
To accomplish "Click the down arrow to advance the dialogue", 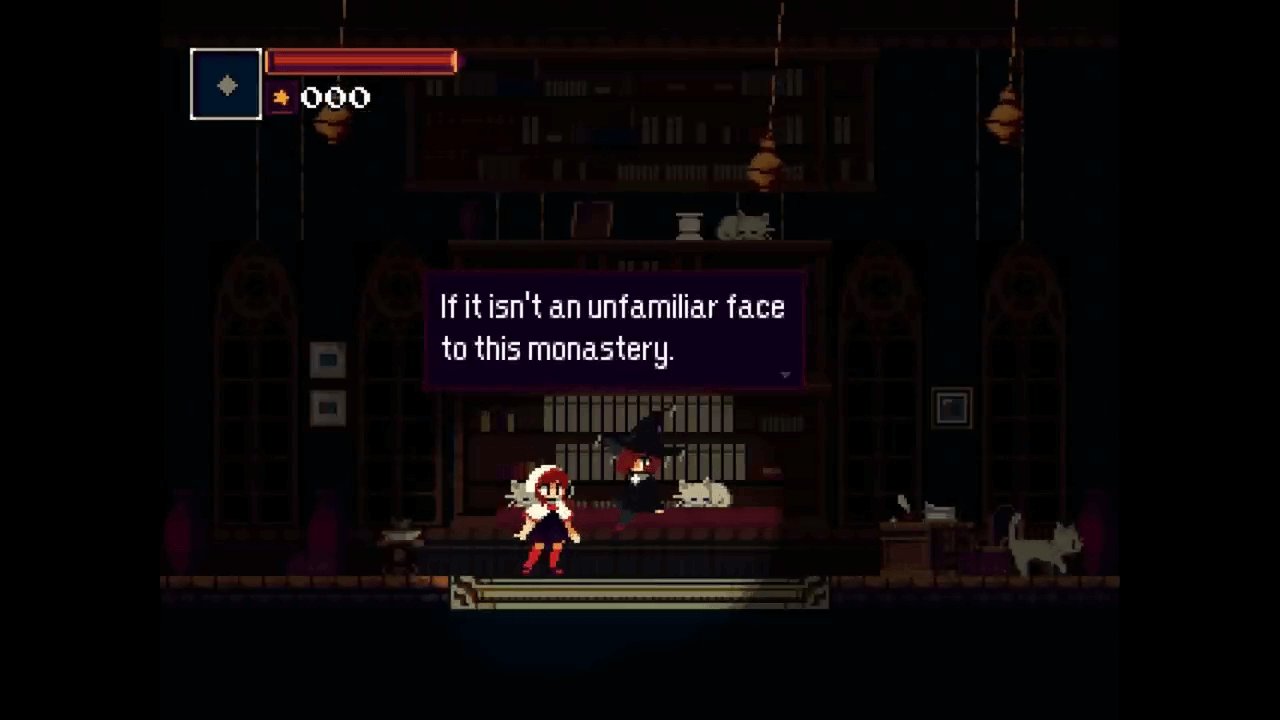I will tap(785, 374).
